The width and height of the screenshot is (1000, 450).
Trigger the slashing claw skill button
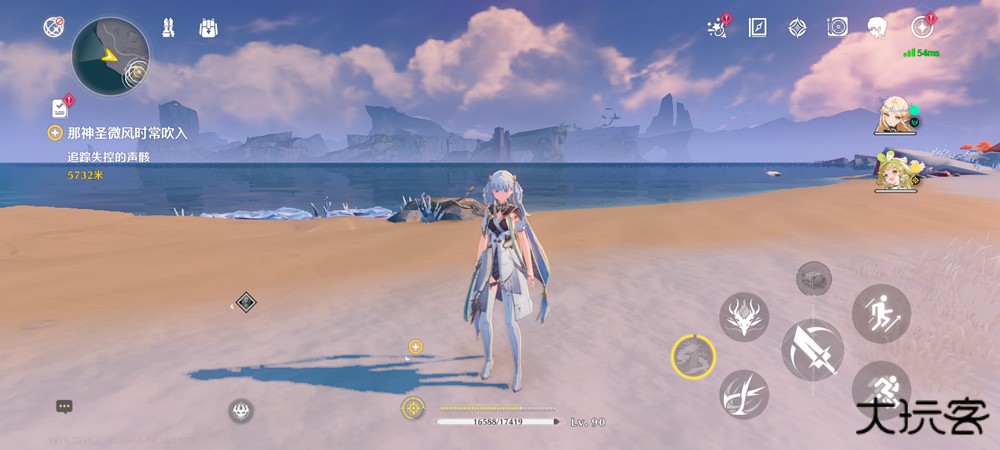click(744, 394)
